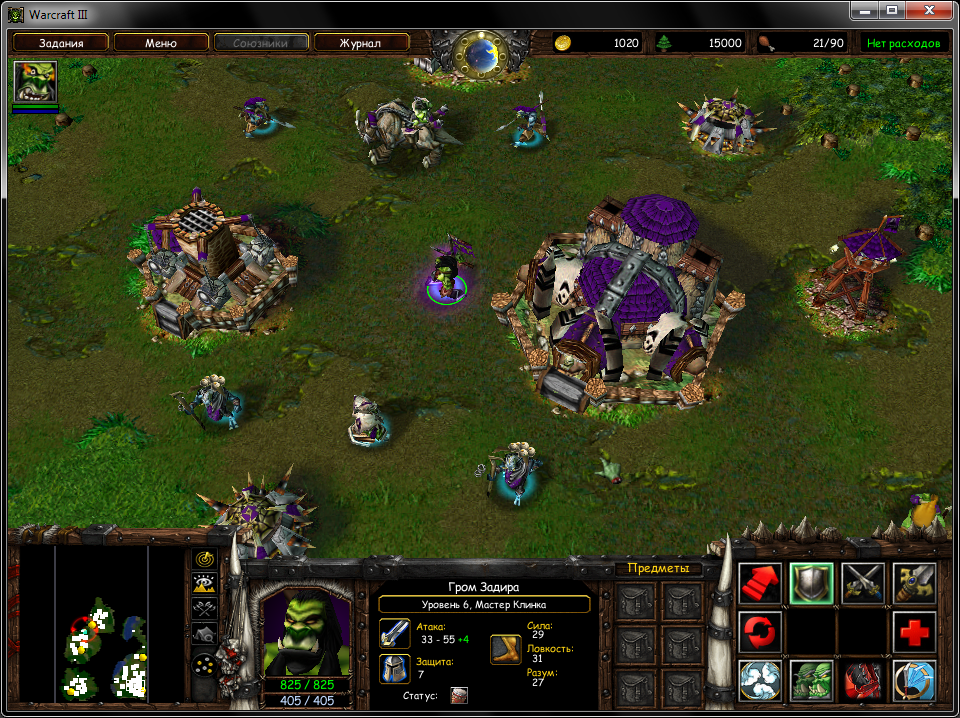Choose the Attack crossed swords command
Screen dimensions: 960x718
(863, 583)
